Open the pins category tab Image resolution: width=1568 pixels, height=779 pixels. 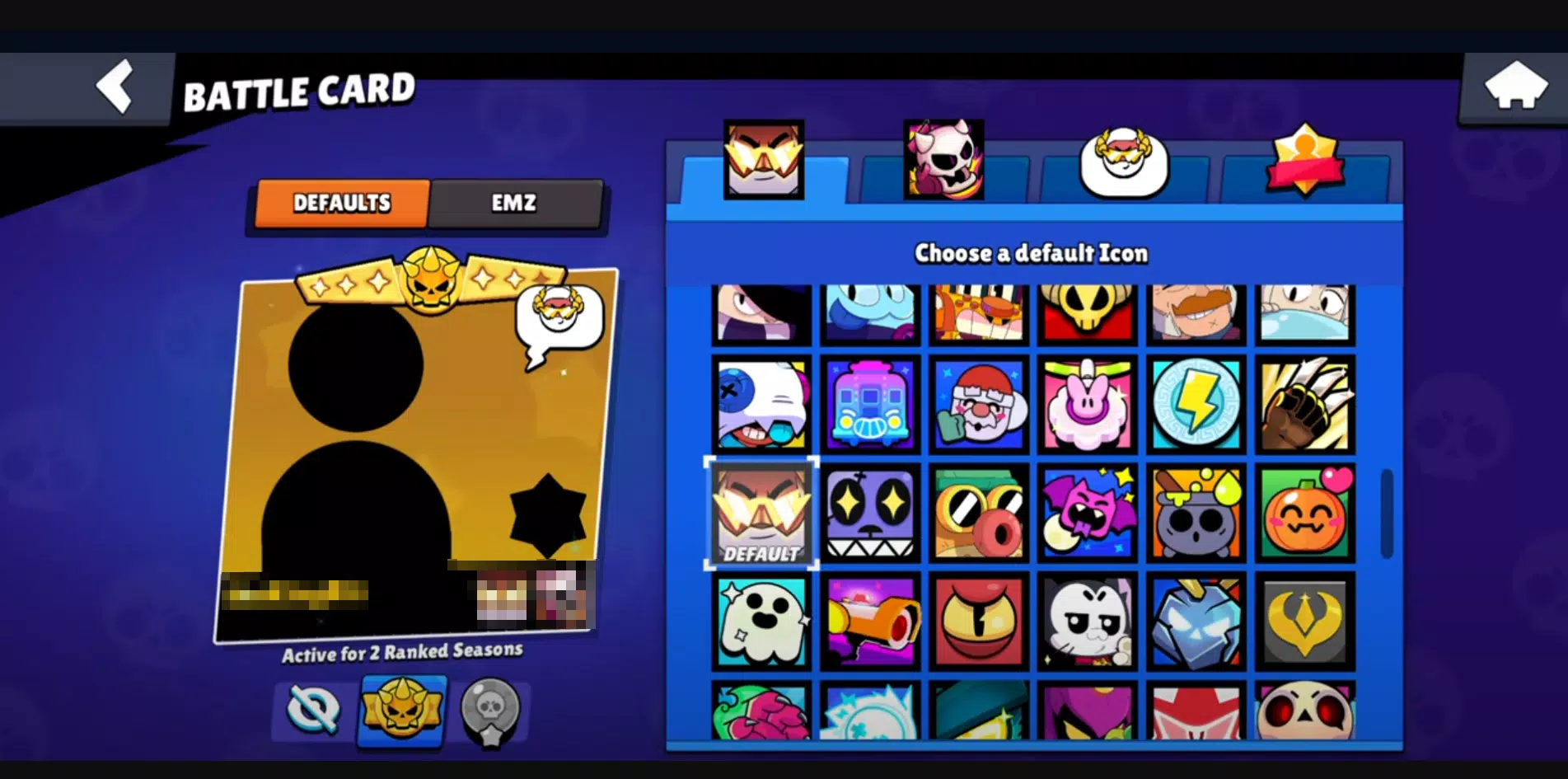942,162
